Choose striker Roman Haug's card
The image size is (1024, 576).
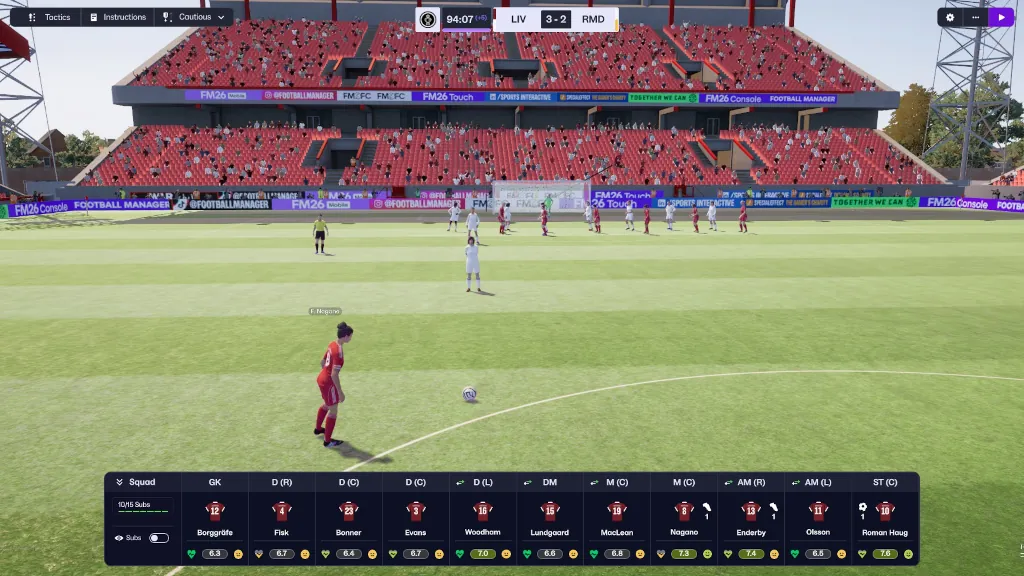885,520
